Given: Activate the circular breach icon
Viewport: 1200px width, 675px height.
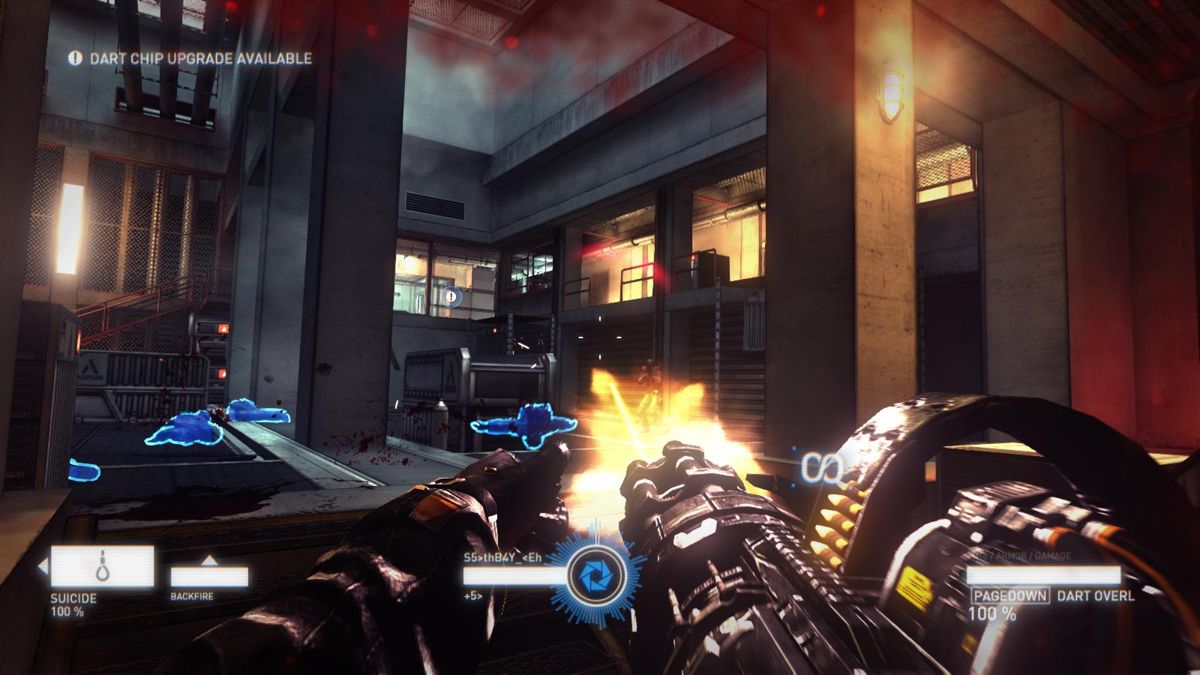Looking at the screenshot, I should pyautogui.click(x=595, y=577).
